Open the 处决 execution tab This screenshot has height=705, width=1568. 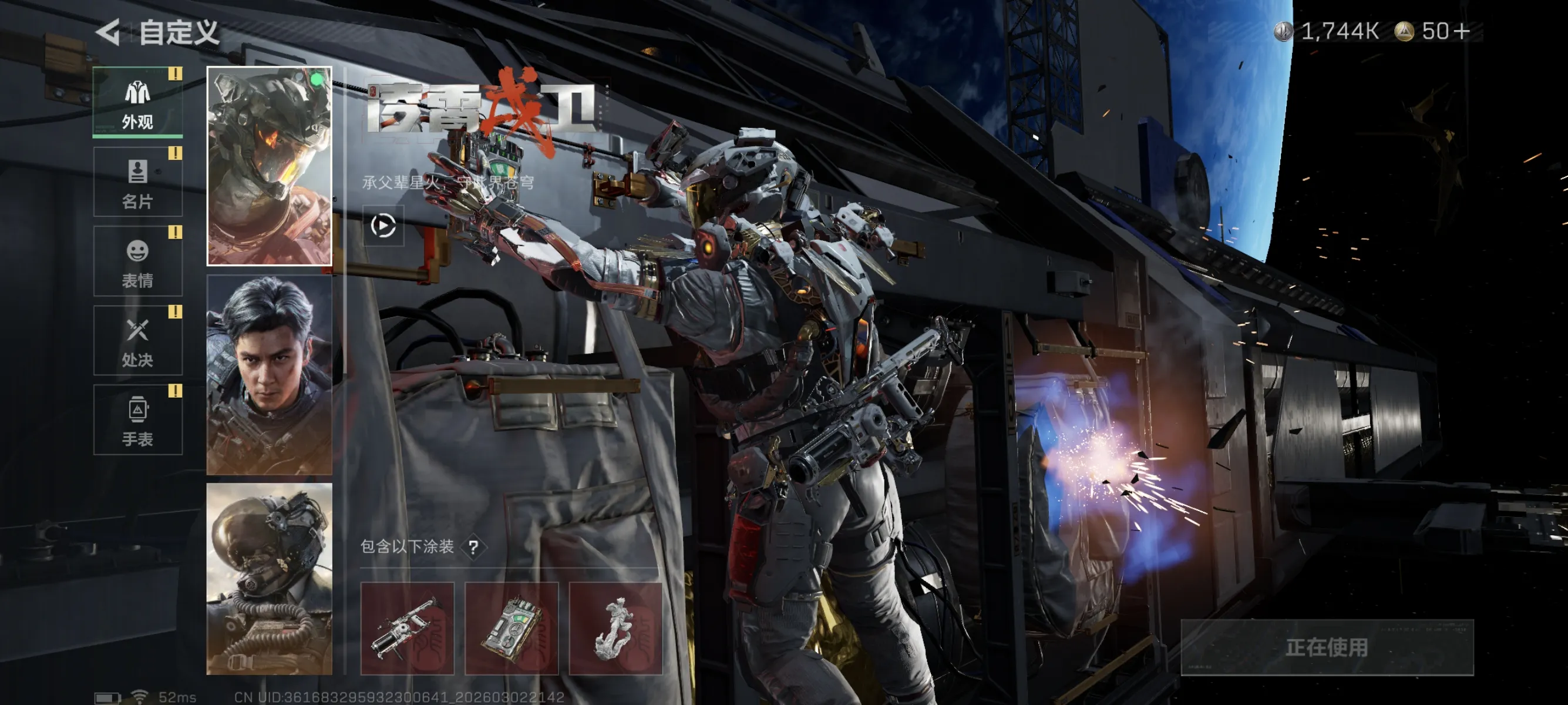137,340
